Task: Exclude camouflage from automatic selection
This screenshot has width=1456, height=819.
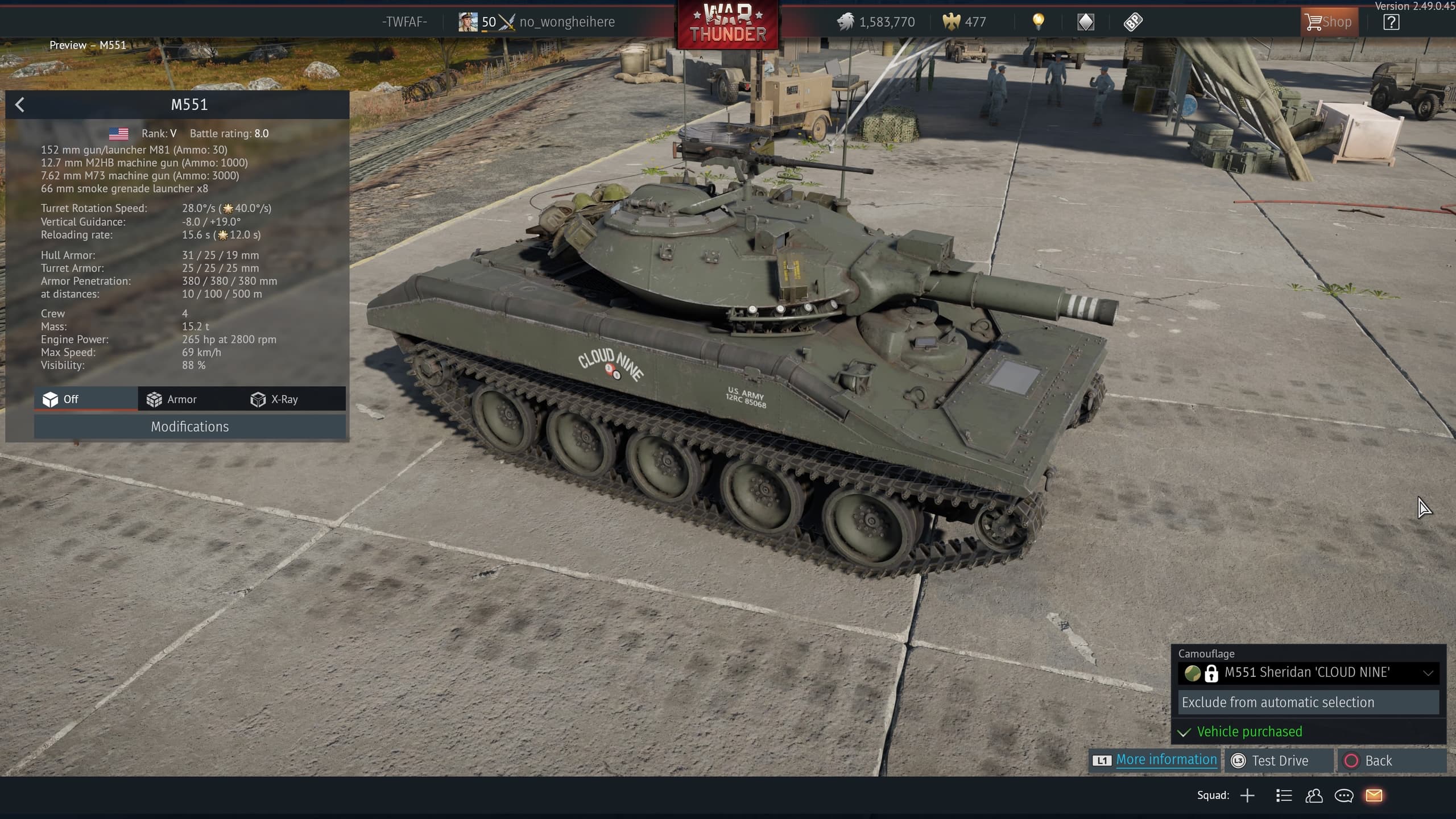Action: 1308,702
